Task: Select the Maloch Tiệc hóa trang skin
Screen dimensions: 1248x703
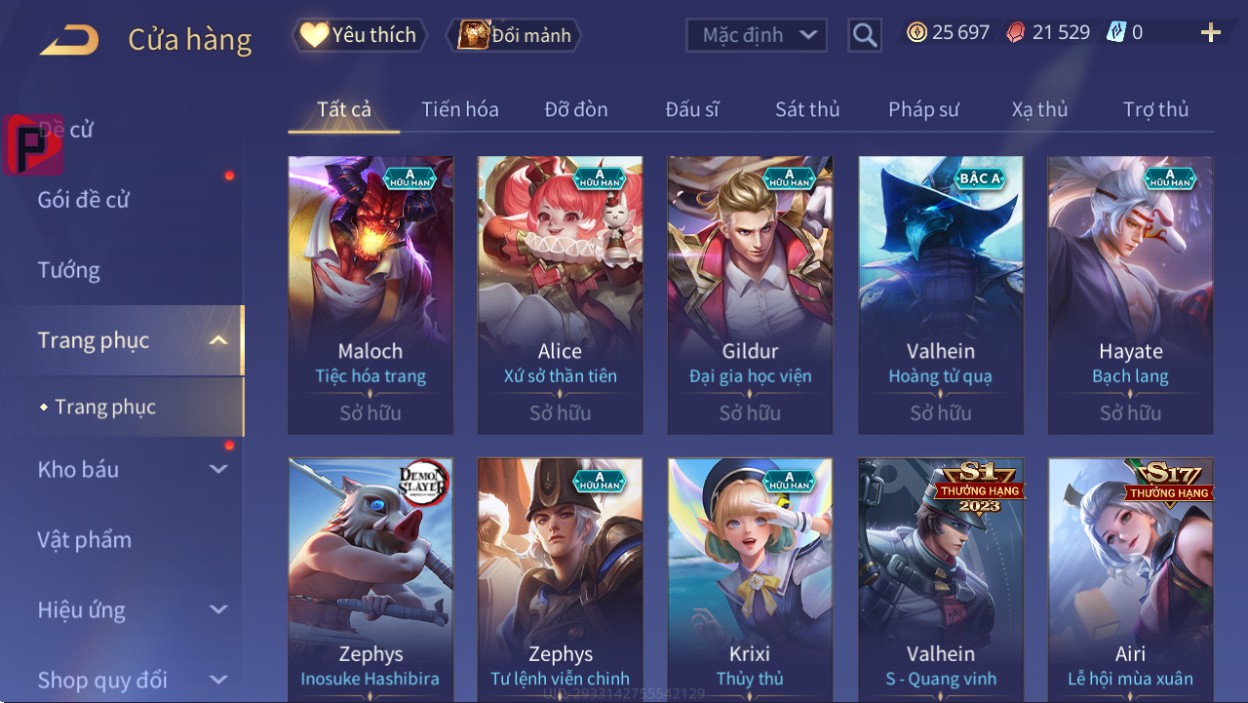Action: tap(370, 295)
